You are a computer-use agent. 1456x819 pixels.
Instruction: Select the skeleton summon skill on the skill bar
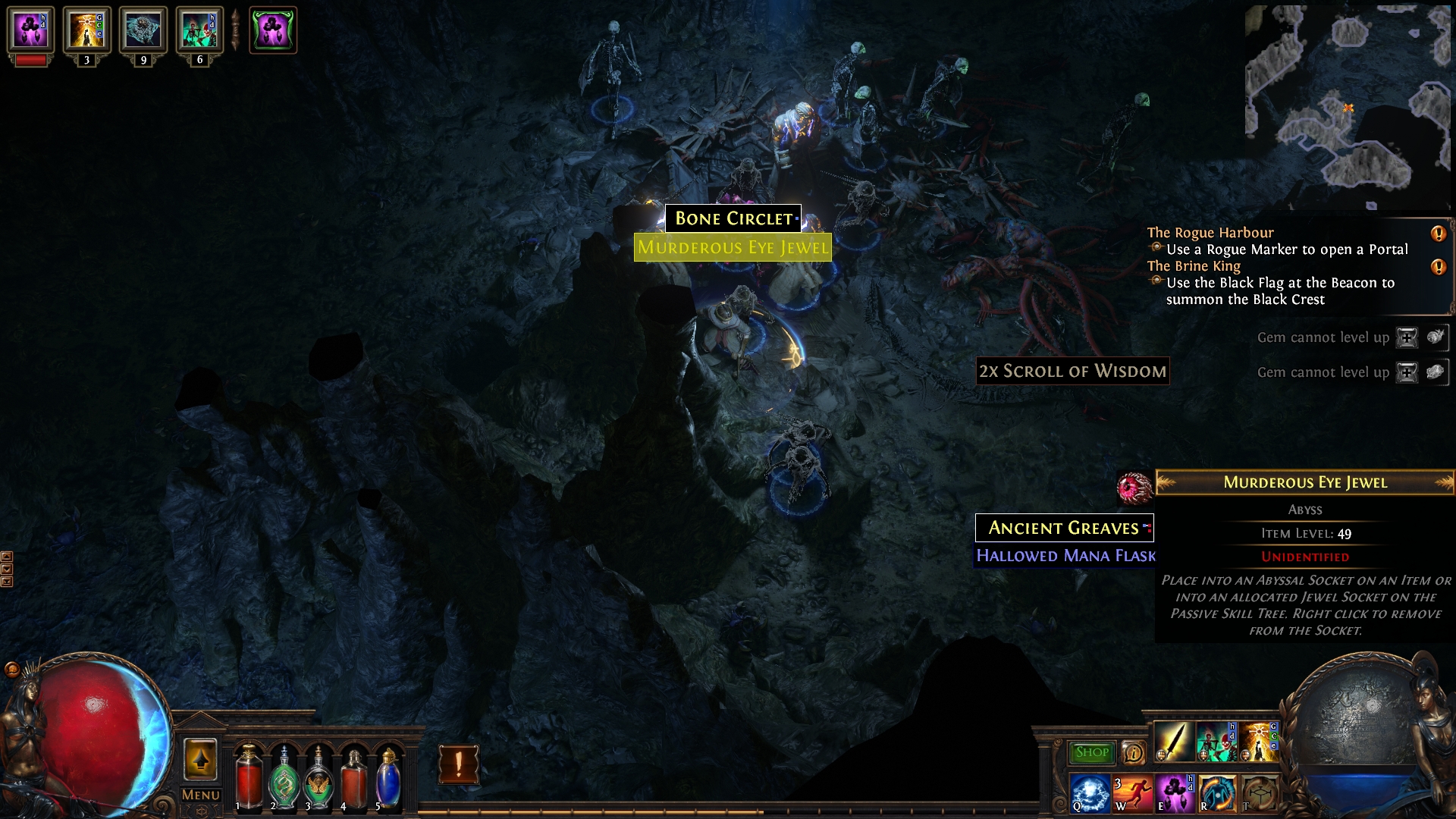tap(1215, 741)
